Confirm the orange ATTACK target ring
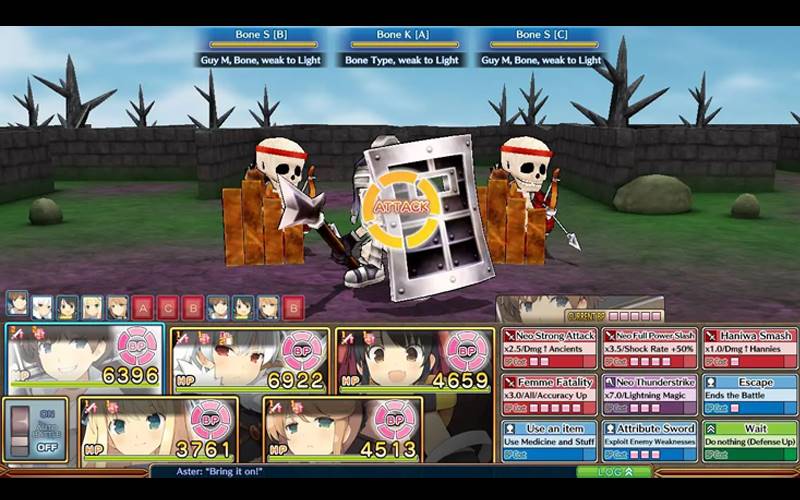The image size is (800, 500). coord(400,207)
